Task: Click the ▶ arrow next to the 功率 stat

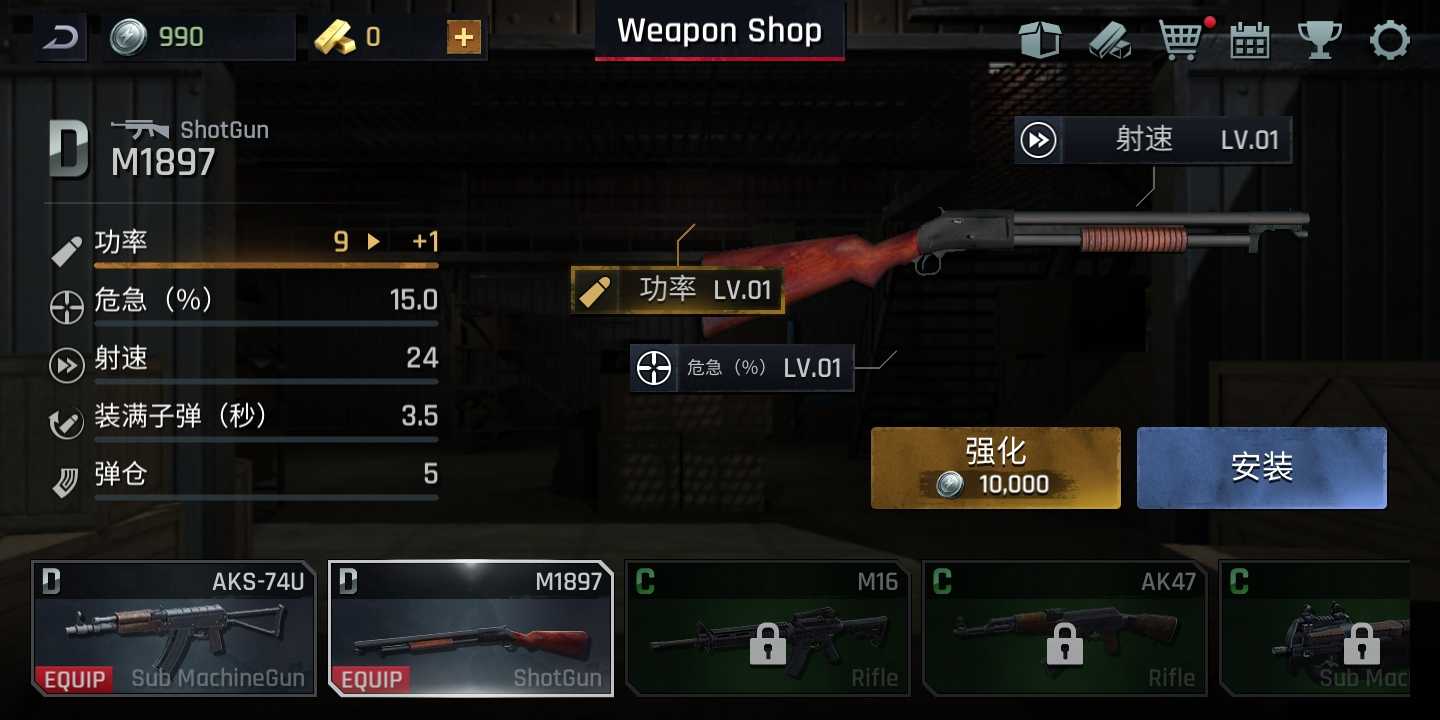Action: click(374, 241)
